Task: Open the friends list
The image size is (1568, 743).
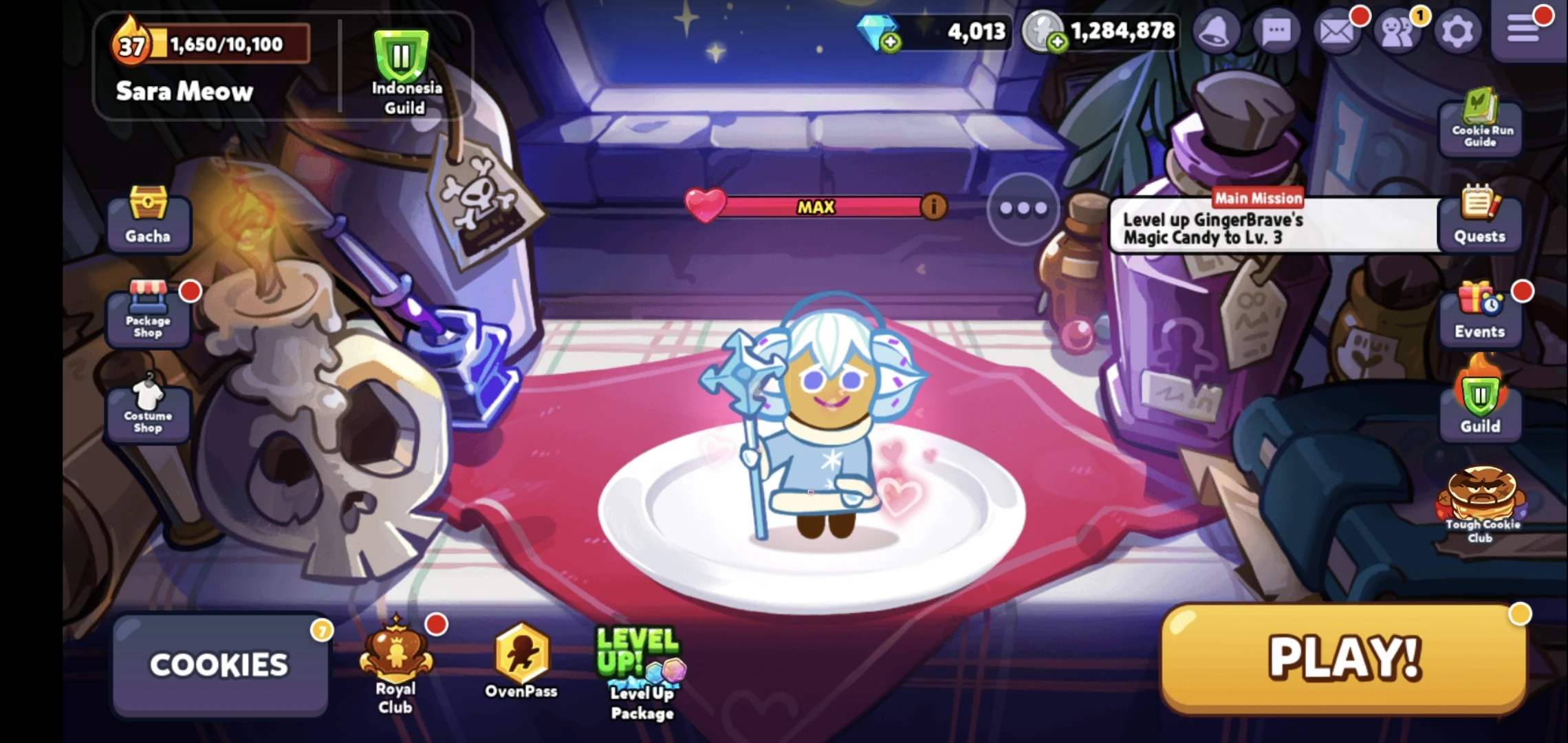Action: (1397, 30)
